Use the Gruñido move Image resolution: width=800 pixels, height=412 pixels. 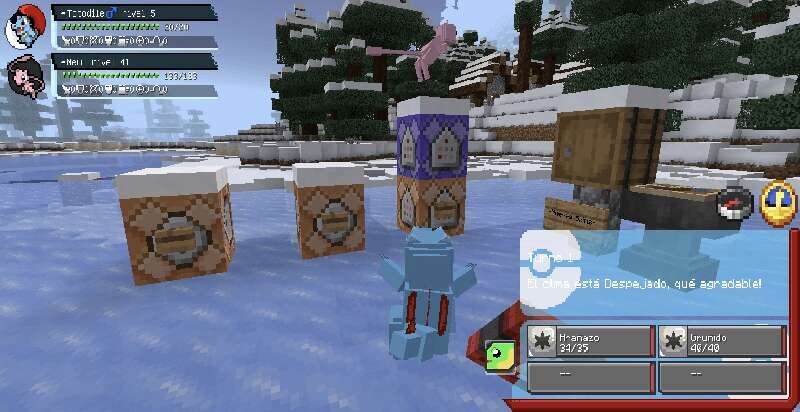pyautogui.click(x=721, y=340)
